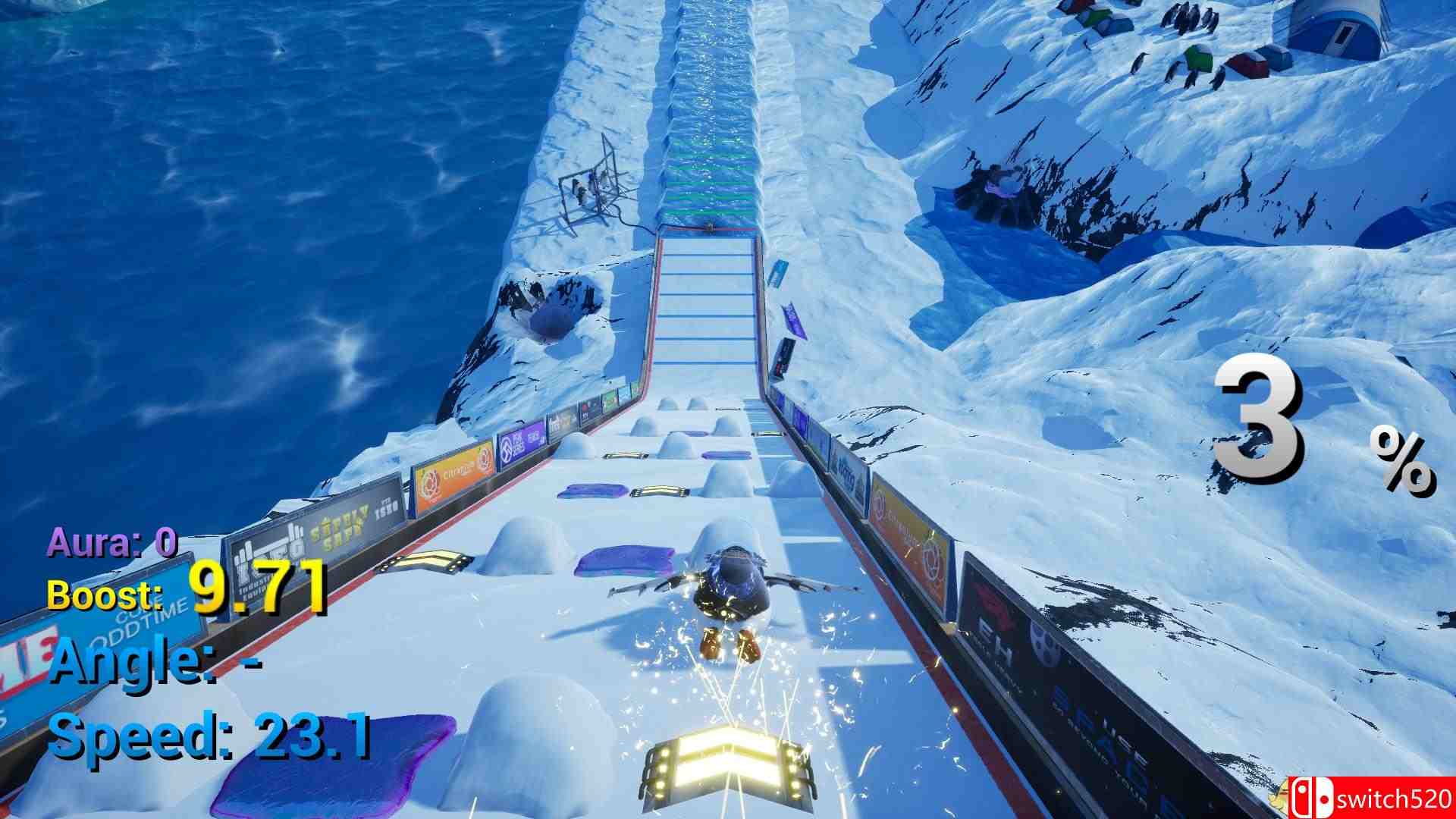Image resolution: width=1456 pixels, height=819 pixels.
Task: Toggle the Aura counter display
Action: click(x=110, y=541)
